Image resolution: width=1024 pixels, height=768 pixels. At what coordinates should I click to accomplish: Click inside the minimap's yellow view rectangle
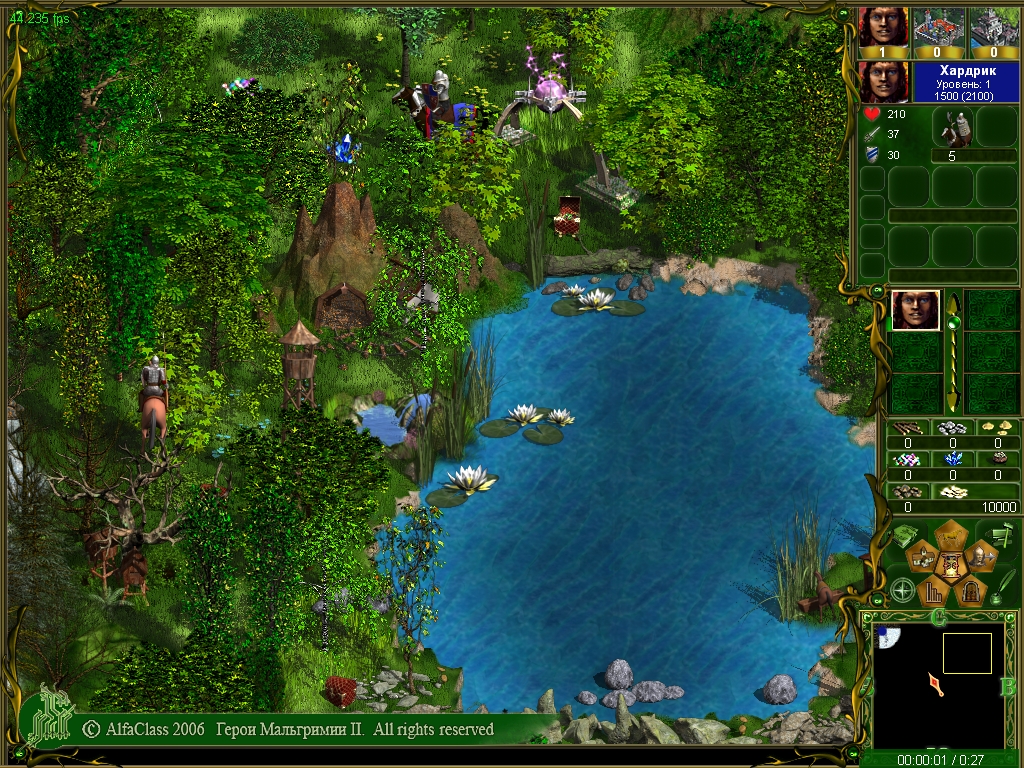[967, 653]
